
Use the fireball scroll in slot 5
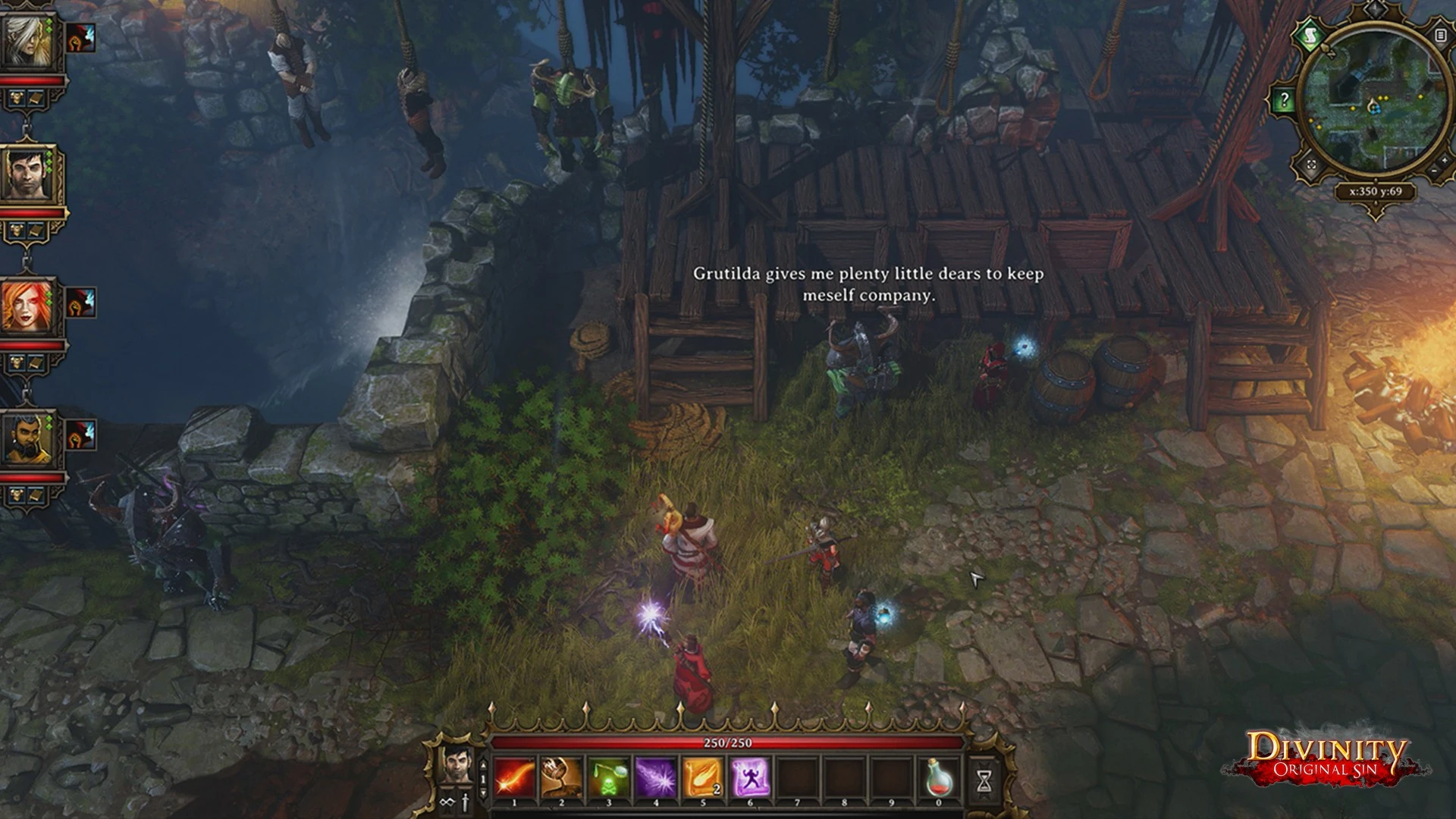[703, 777]
